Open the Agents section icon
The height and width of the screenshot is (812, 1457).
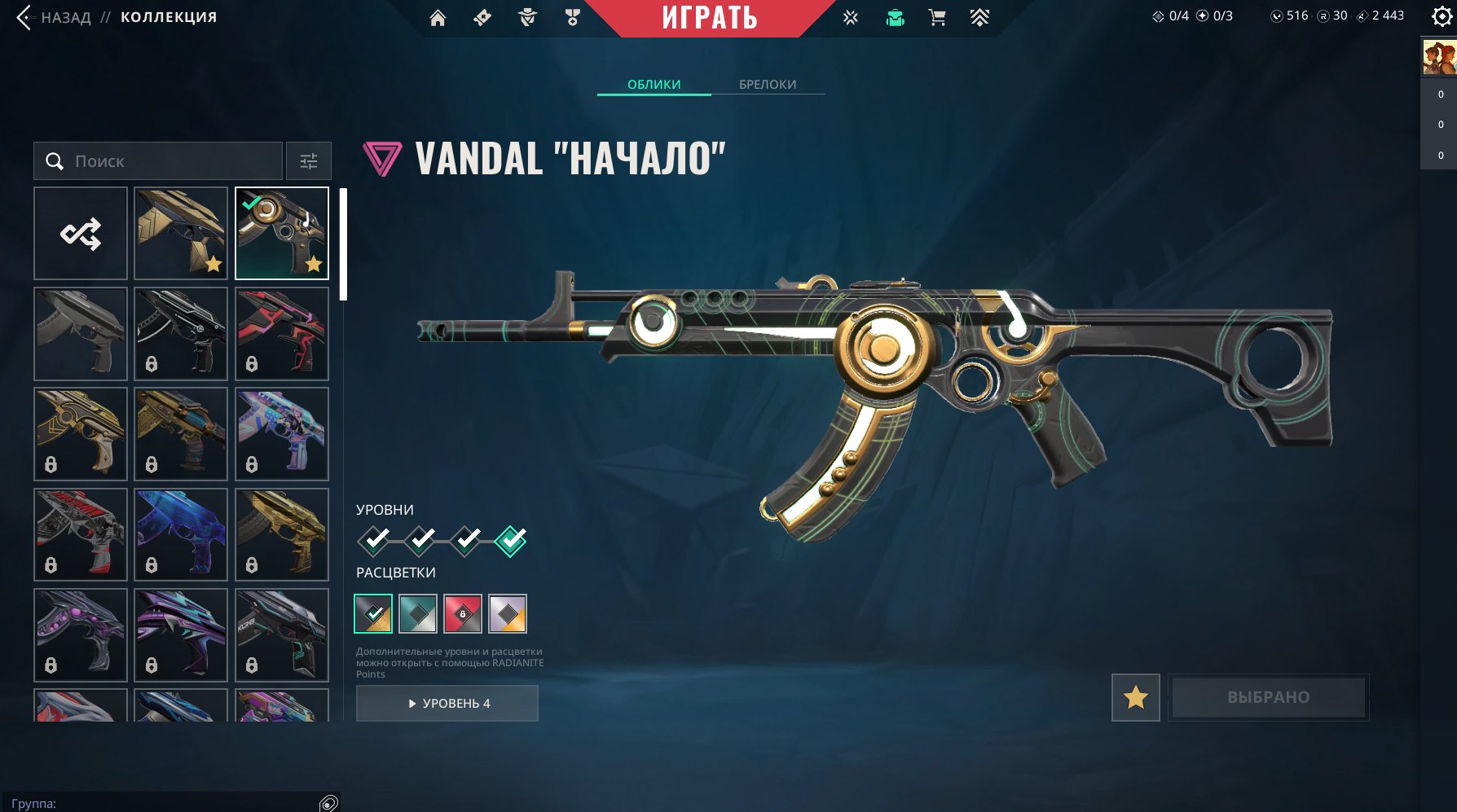[x=526, y=16]
